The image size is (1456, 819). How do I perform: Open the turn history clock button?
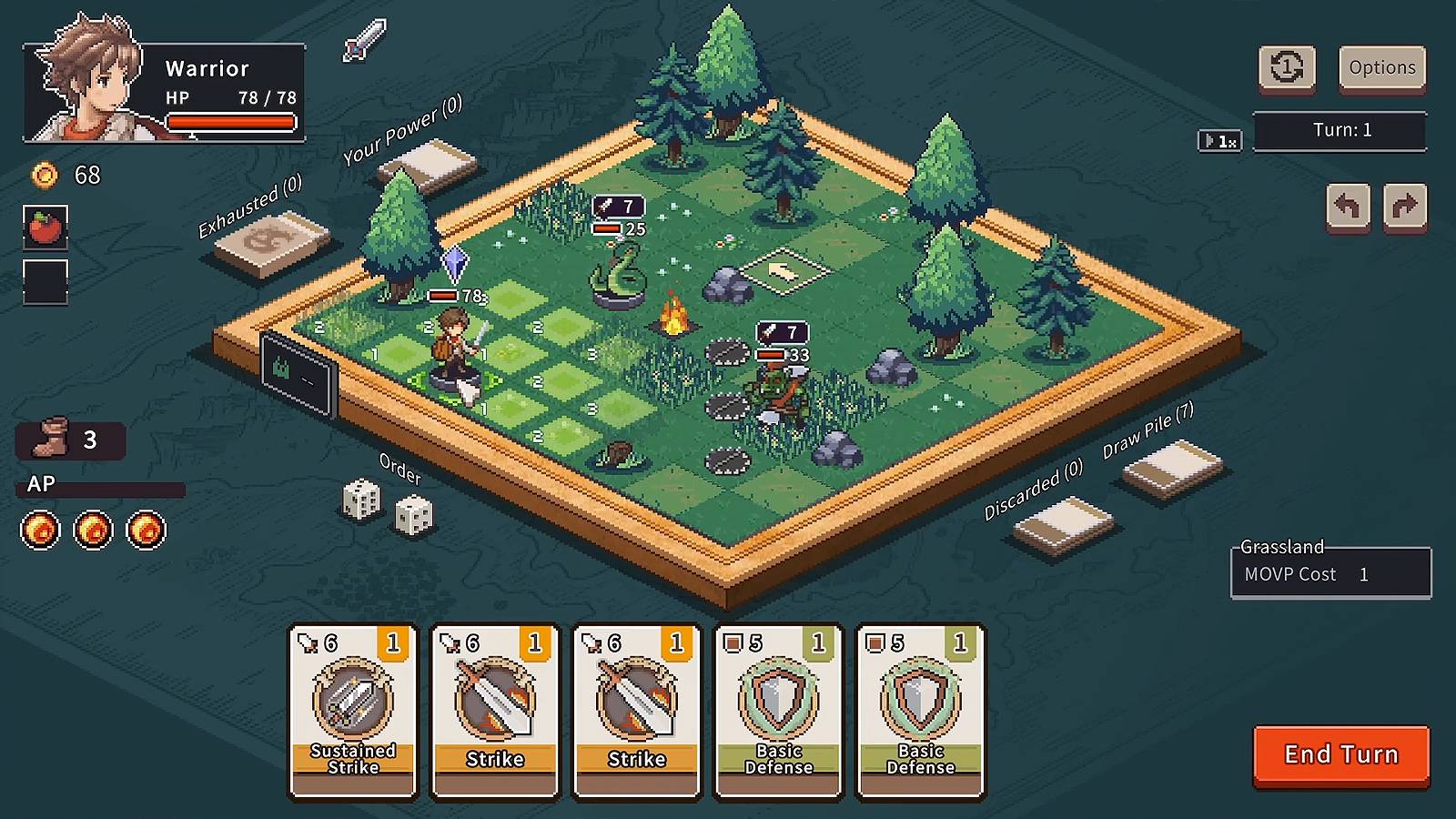[1287, 68]
